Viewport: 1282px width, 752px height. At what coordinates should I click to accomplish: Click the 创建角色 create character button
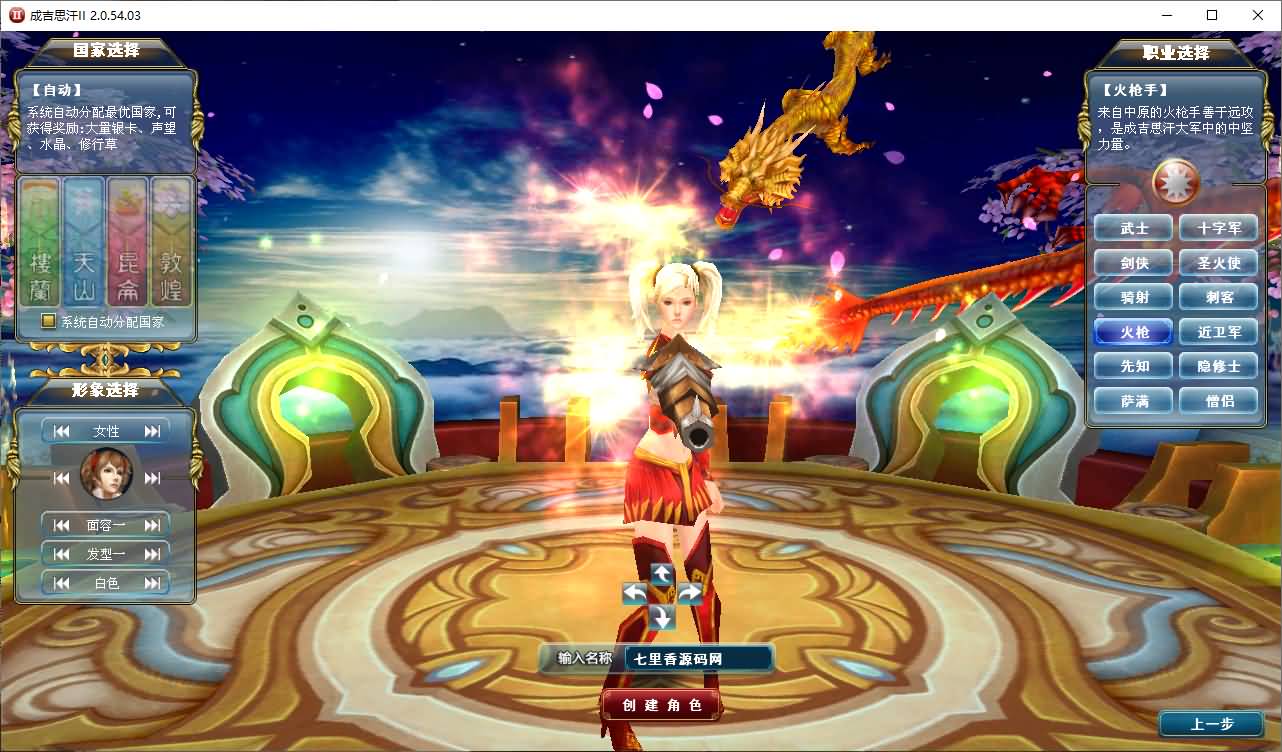(660, 704)
